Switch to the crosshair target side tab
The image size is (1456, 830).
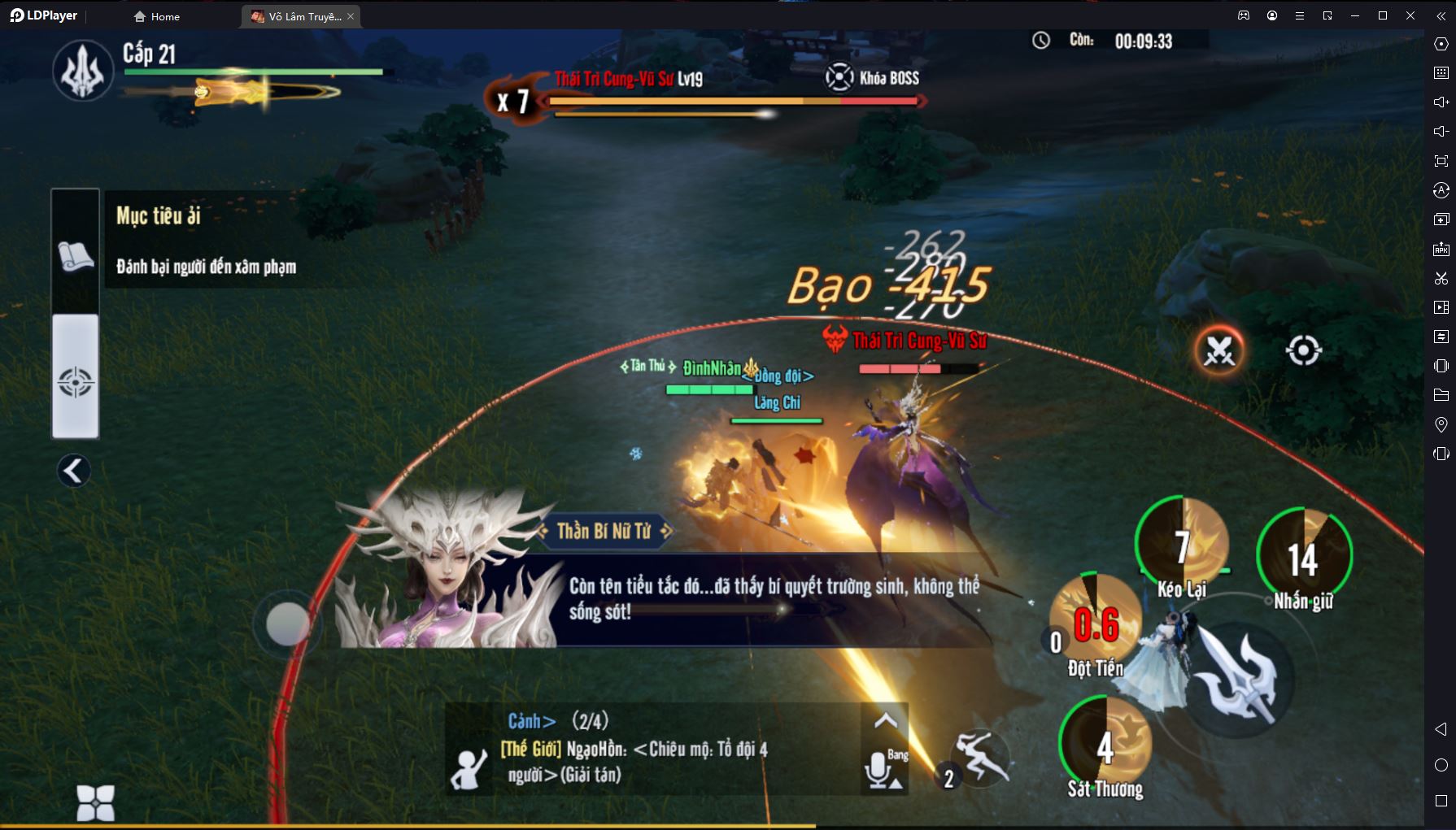76,380
